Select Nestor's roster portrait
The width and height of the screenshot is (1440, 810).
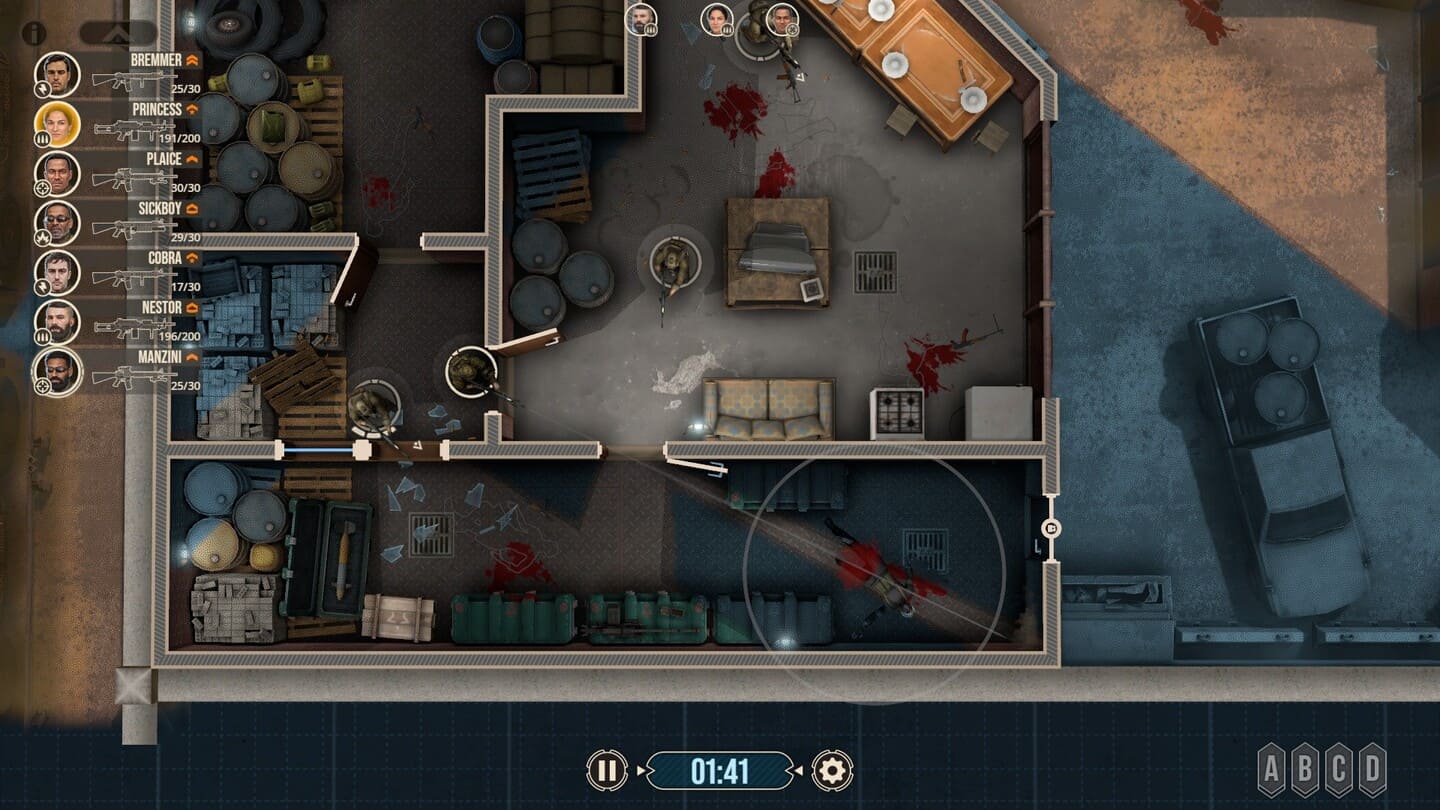pos(57,322)
